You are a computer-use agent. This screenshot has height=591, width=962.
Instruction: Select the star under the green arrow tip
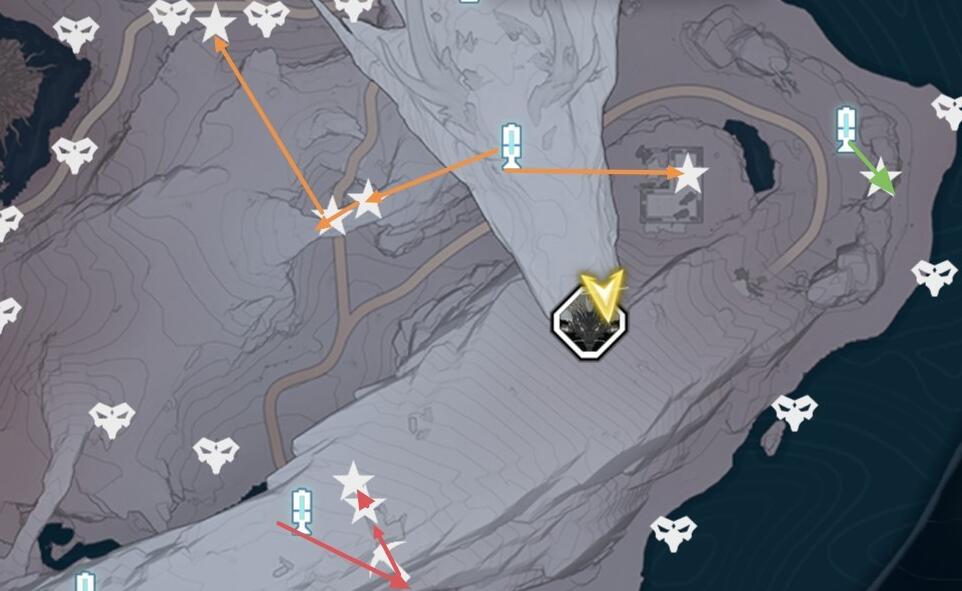881,178
